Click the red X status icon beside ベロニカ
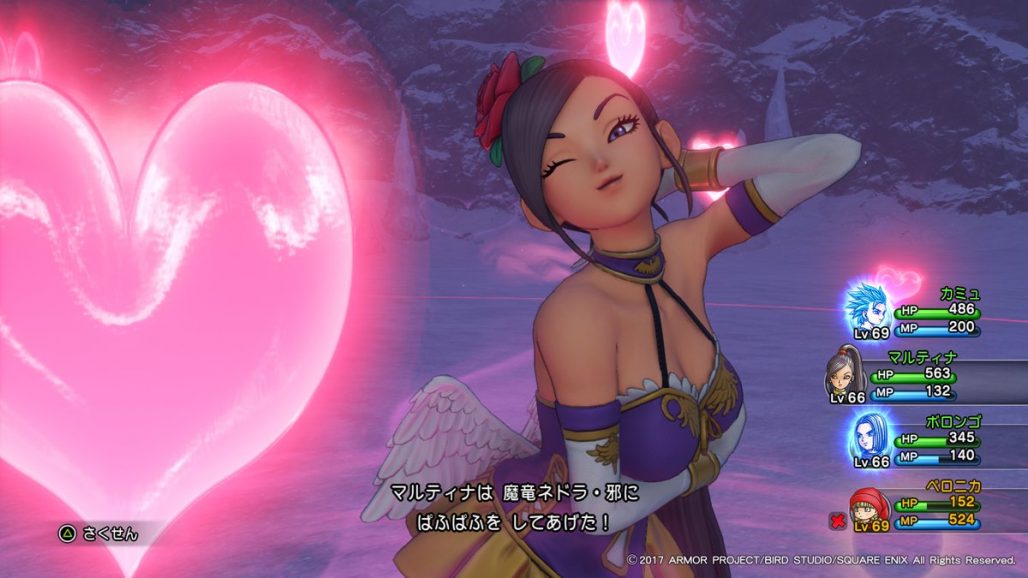The image size is (1028, 578). click(838, 520)
